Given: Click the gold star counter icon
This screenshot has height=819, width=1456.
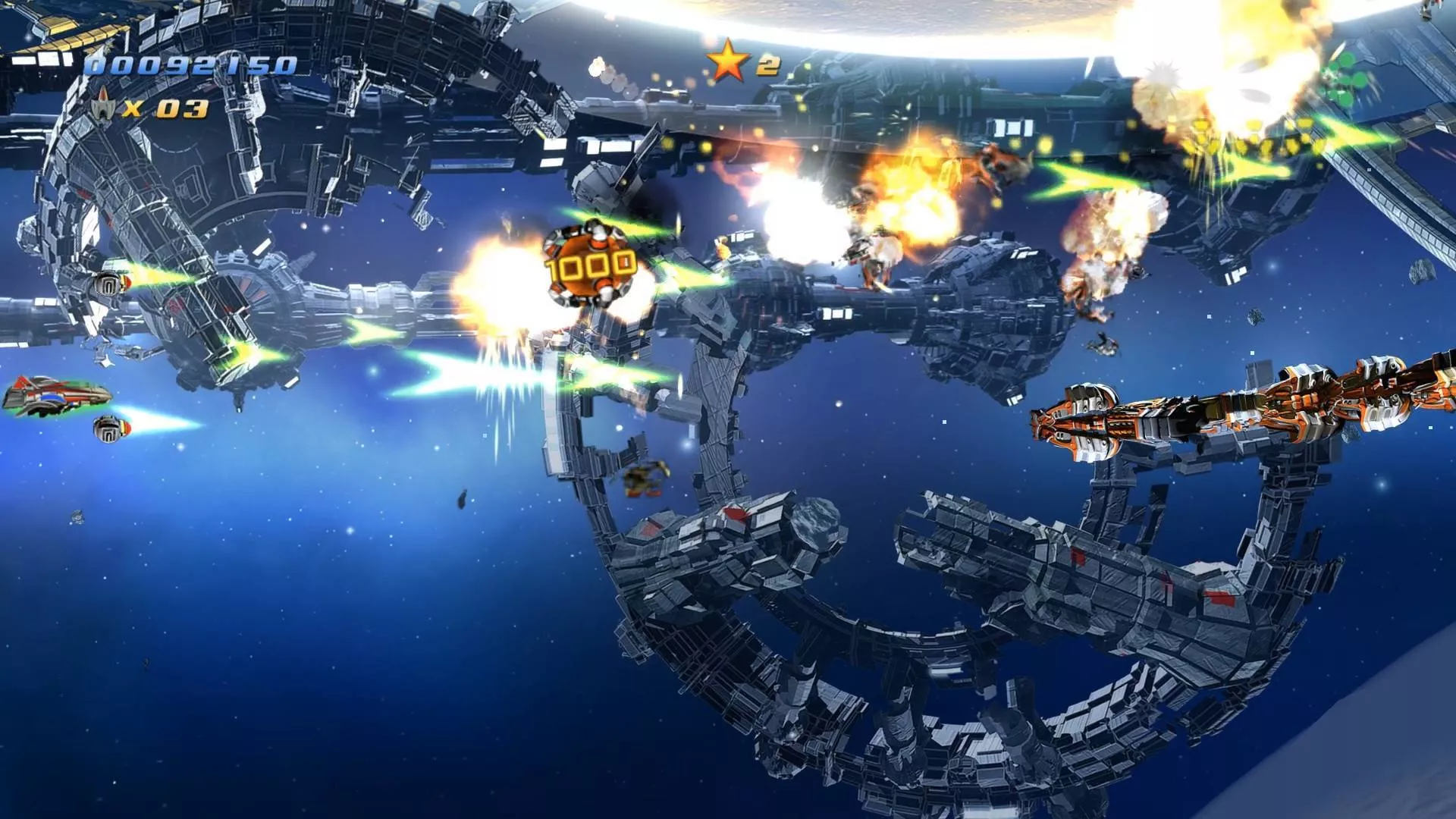Looking at the screenshot, I should click(728, 62).
